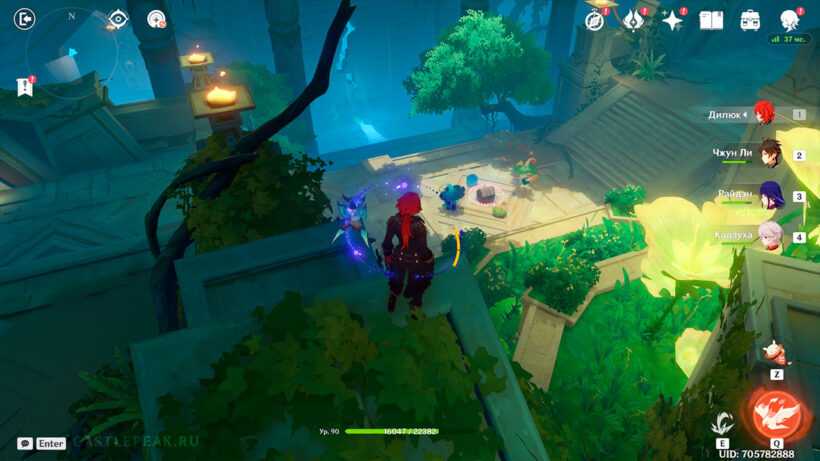
Task: Open the inventory backpack icon
Action: click(750, 20)
